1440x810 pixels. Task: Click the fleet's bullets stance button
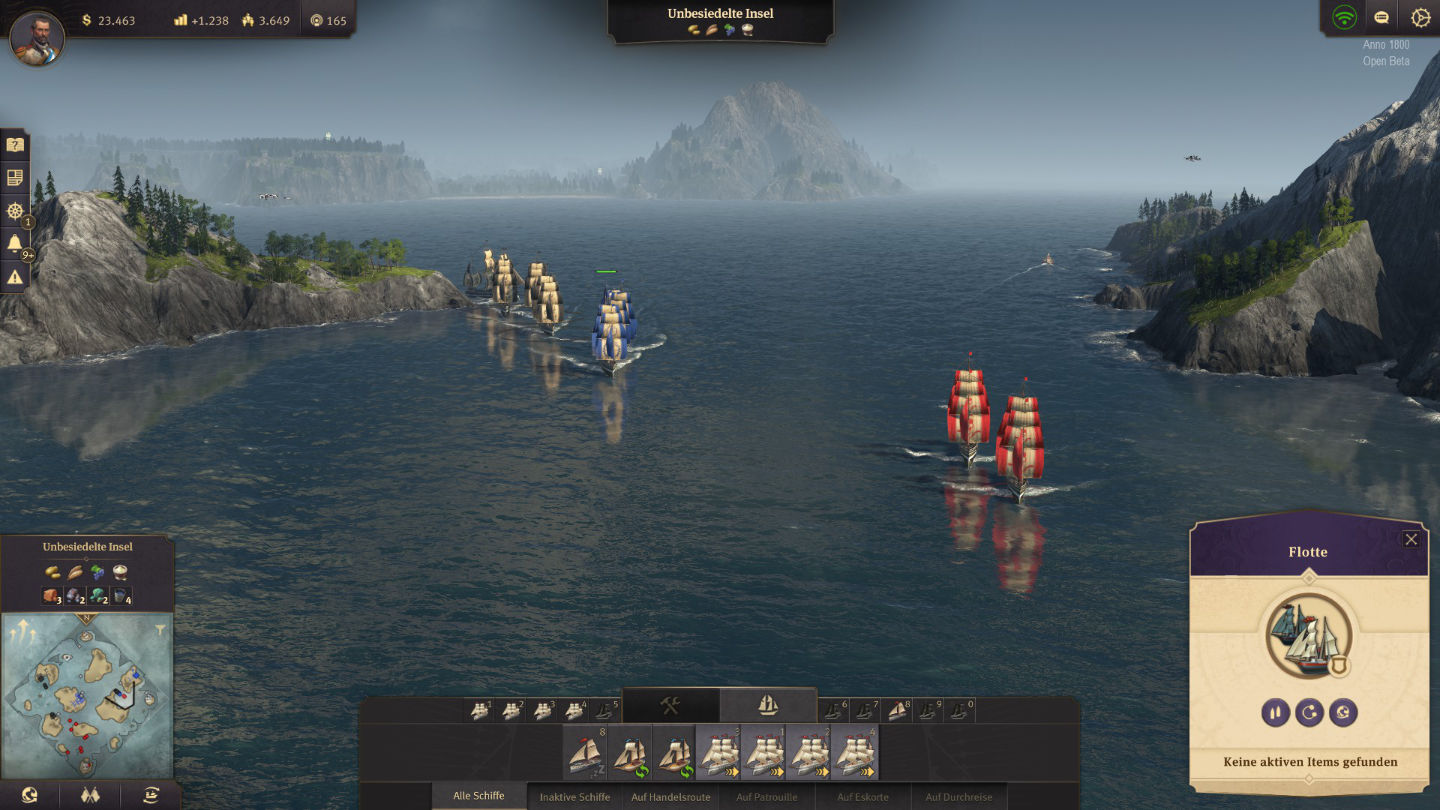[x=1275, y=712]
